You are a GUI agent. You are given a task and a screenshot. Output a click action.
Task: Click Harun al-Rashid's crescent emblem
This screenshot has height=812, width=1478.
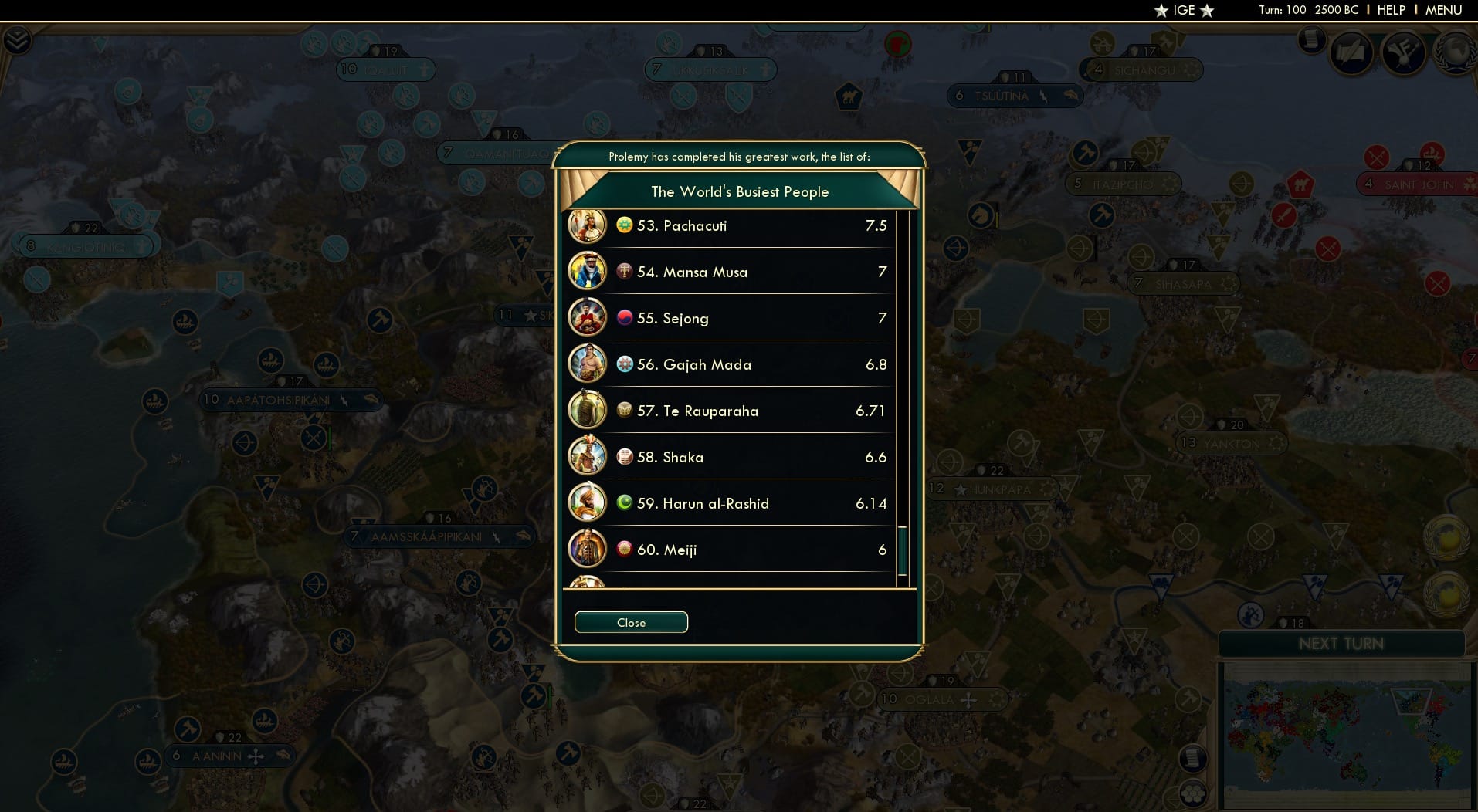point(623,502)
